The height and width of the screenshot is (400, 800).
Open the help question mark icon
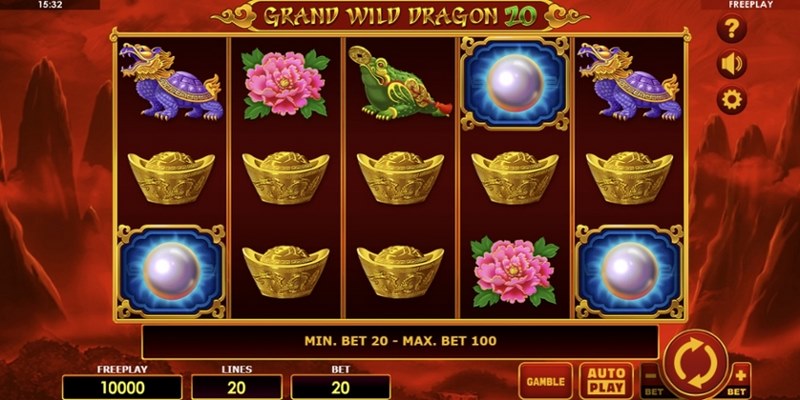(733, 29)
